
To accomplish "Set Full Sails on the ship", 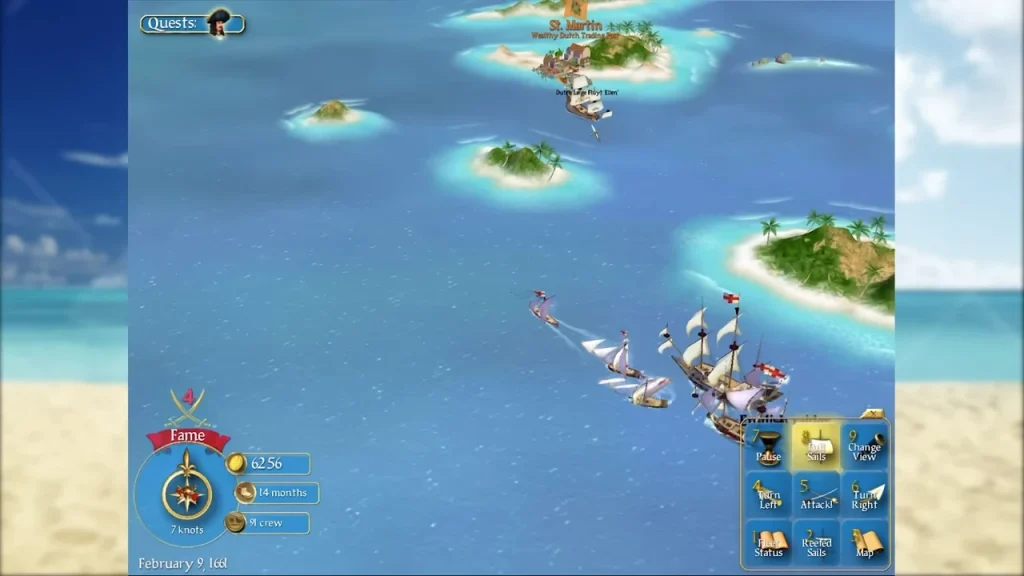I will point(816,445).
